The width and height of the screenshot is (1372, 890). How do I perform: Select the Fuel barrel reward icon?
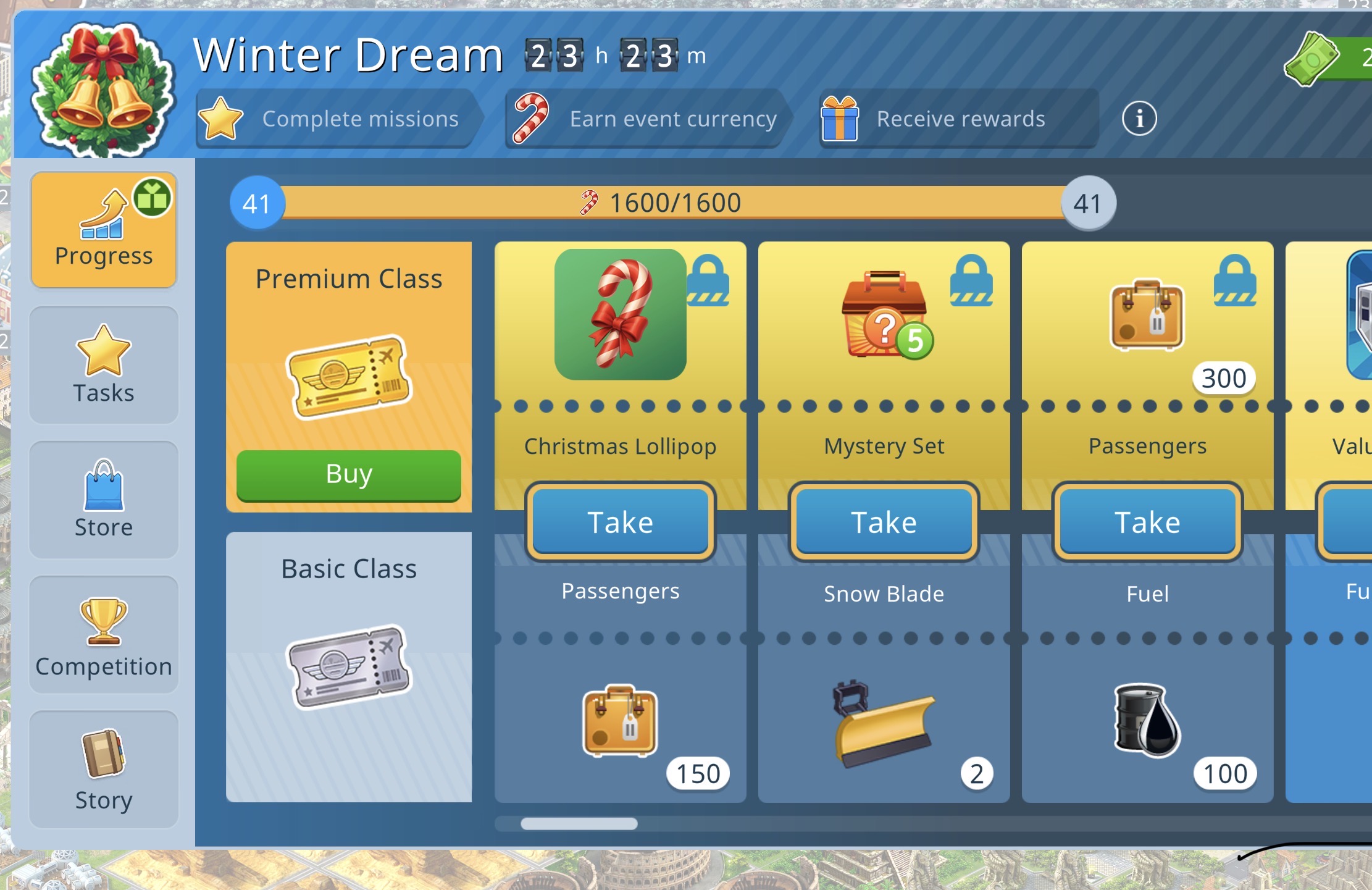coord(1147,720)
